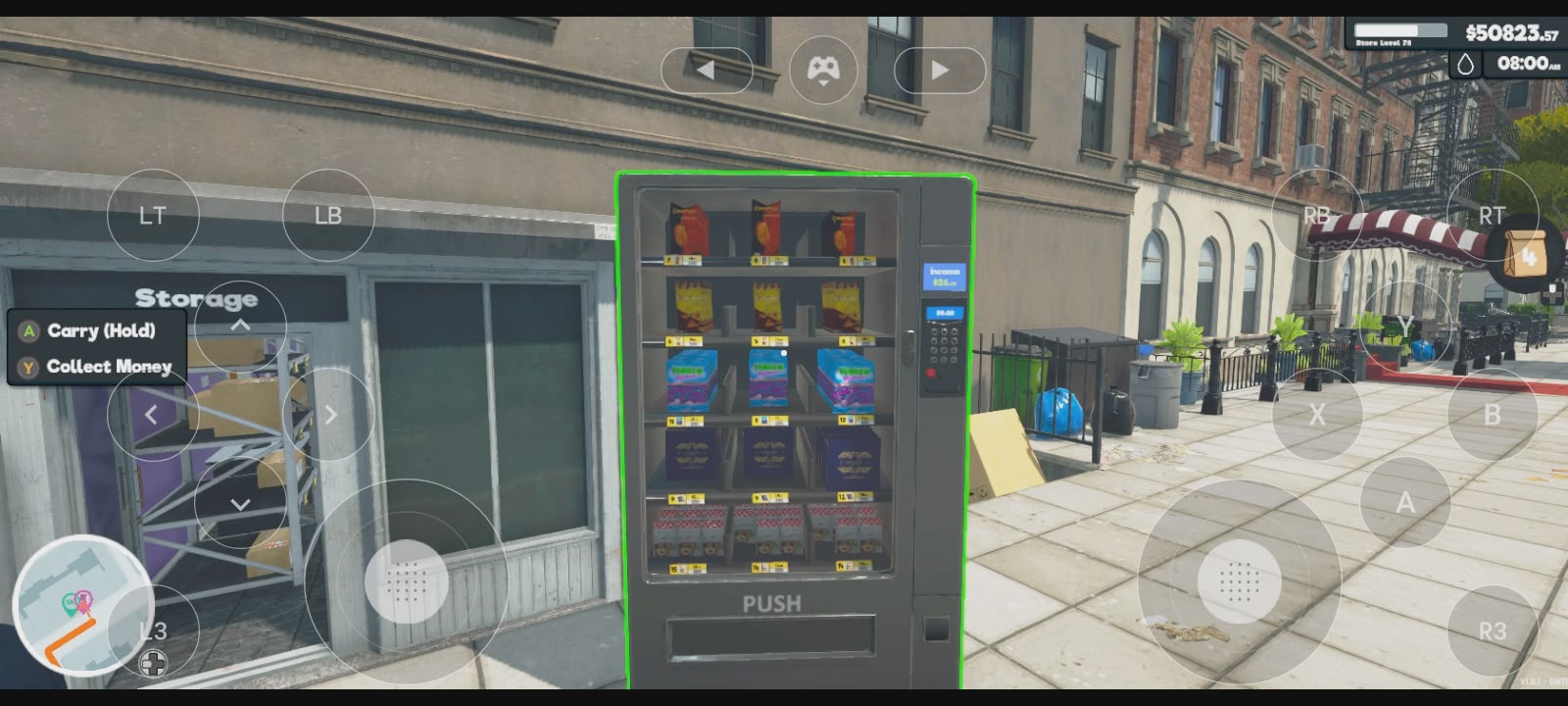Click the right-pointing triangle button at top
The width and height of the screenshot is (1568, 706).
tap(940, 70)
